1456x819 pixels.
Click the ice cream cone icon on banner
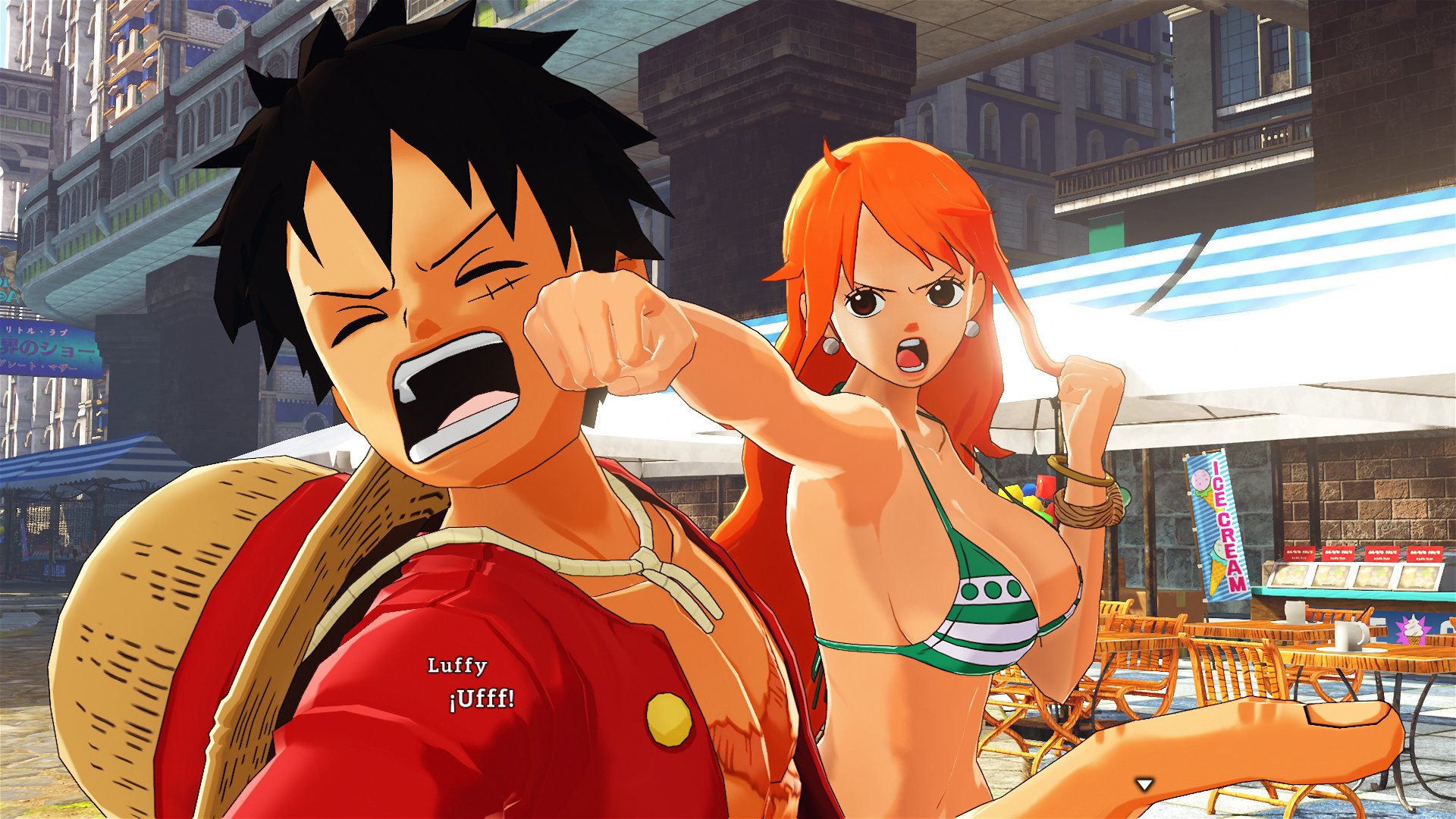pos(1216,566)
